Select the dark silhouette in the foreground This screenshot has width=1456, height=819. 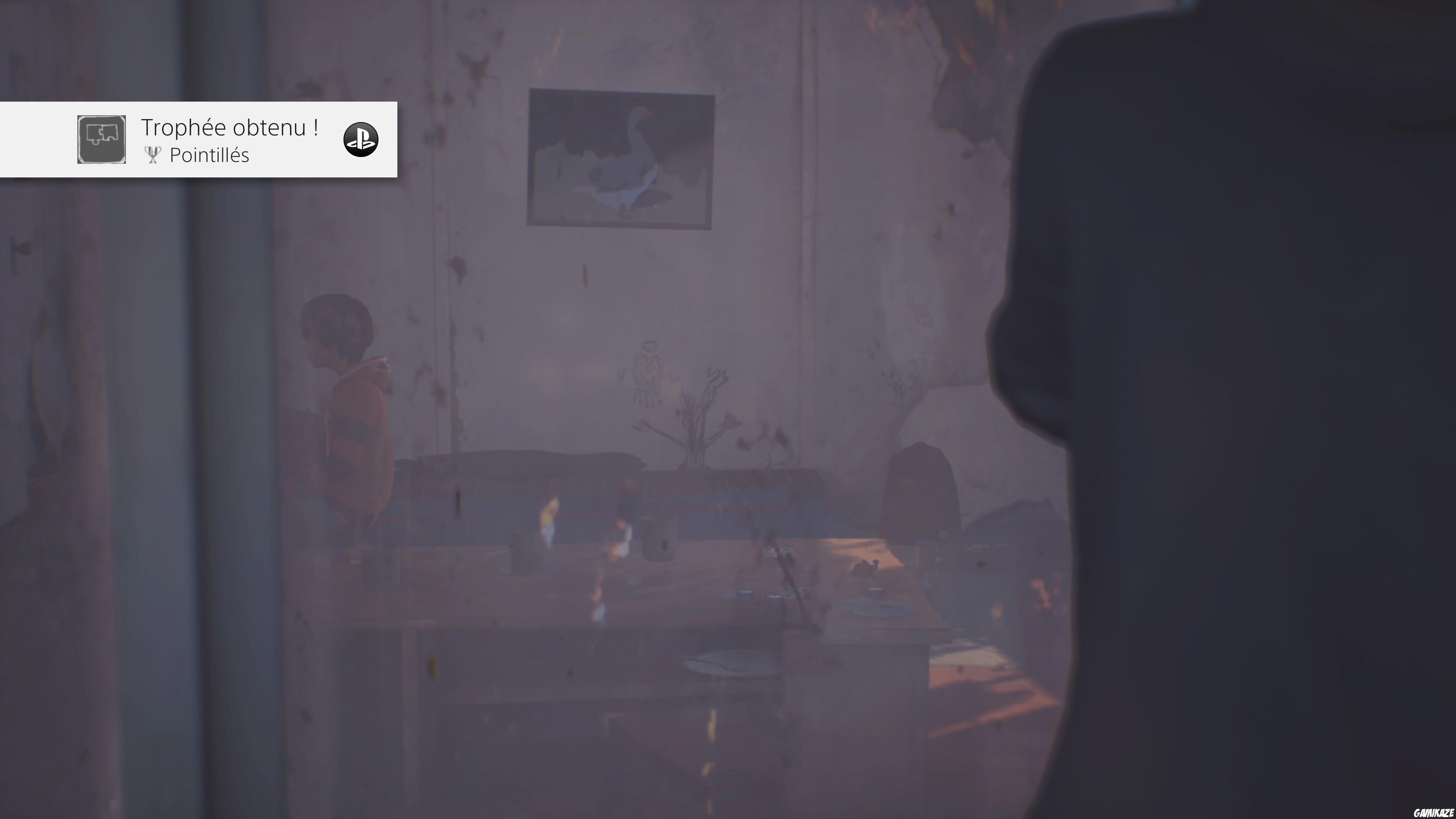coord(1244,395)
